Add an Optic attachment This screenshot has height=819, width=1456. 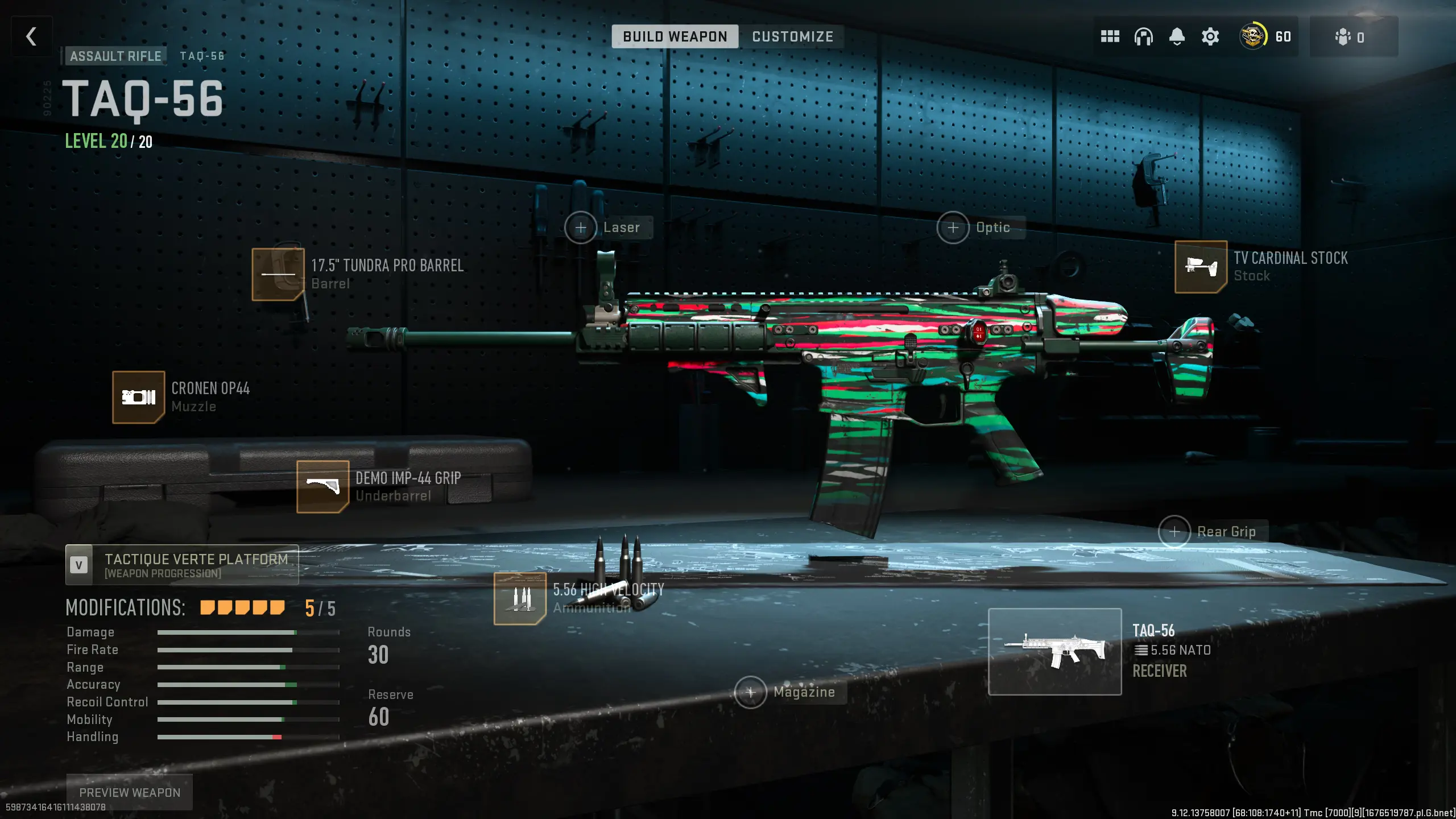click(953, 227)
